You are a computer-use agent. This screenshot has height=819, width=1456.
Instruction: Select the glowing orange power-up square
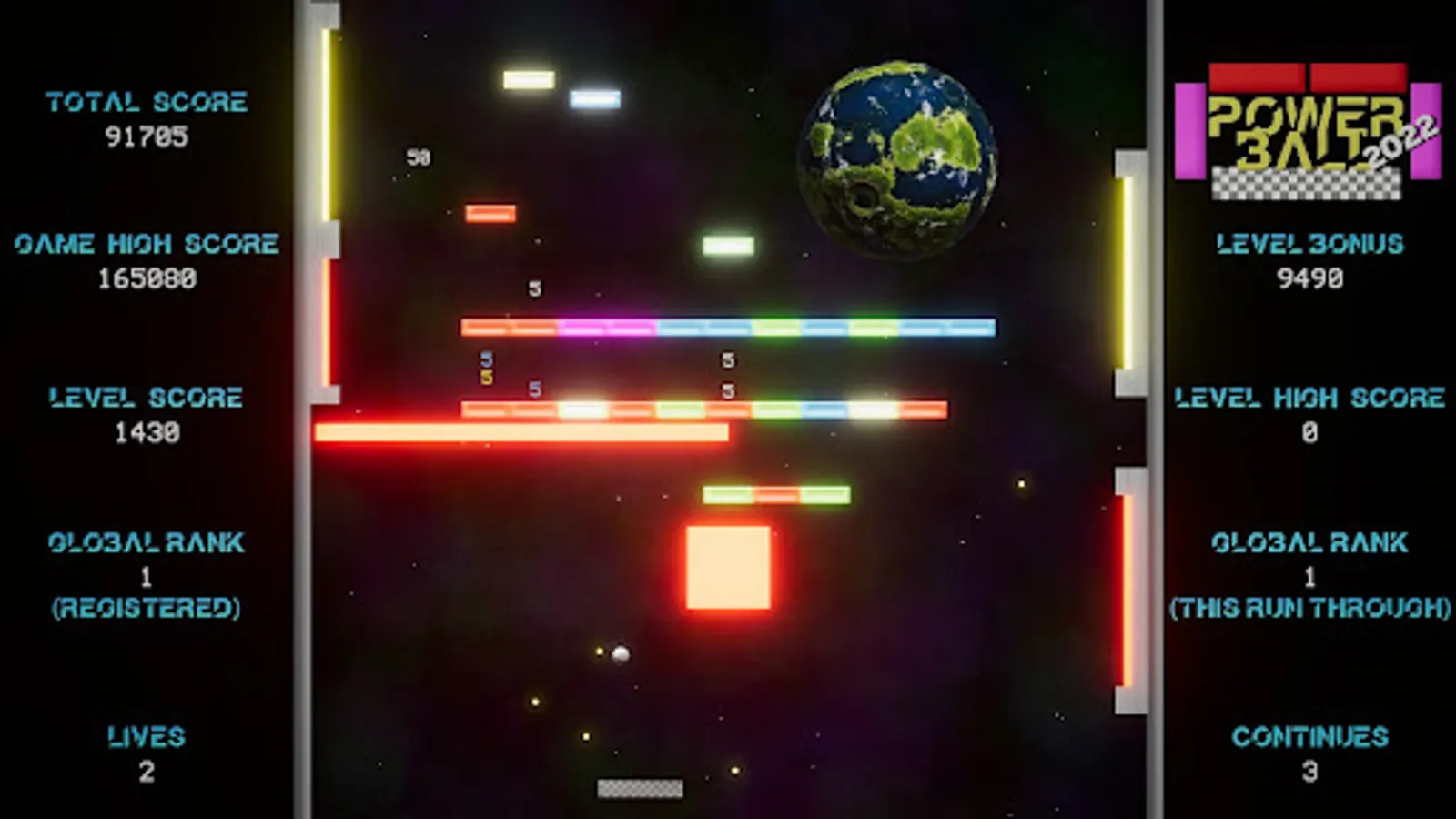point(728,566)
